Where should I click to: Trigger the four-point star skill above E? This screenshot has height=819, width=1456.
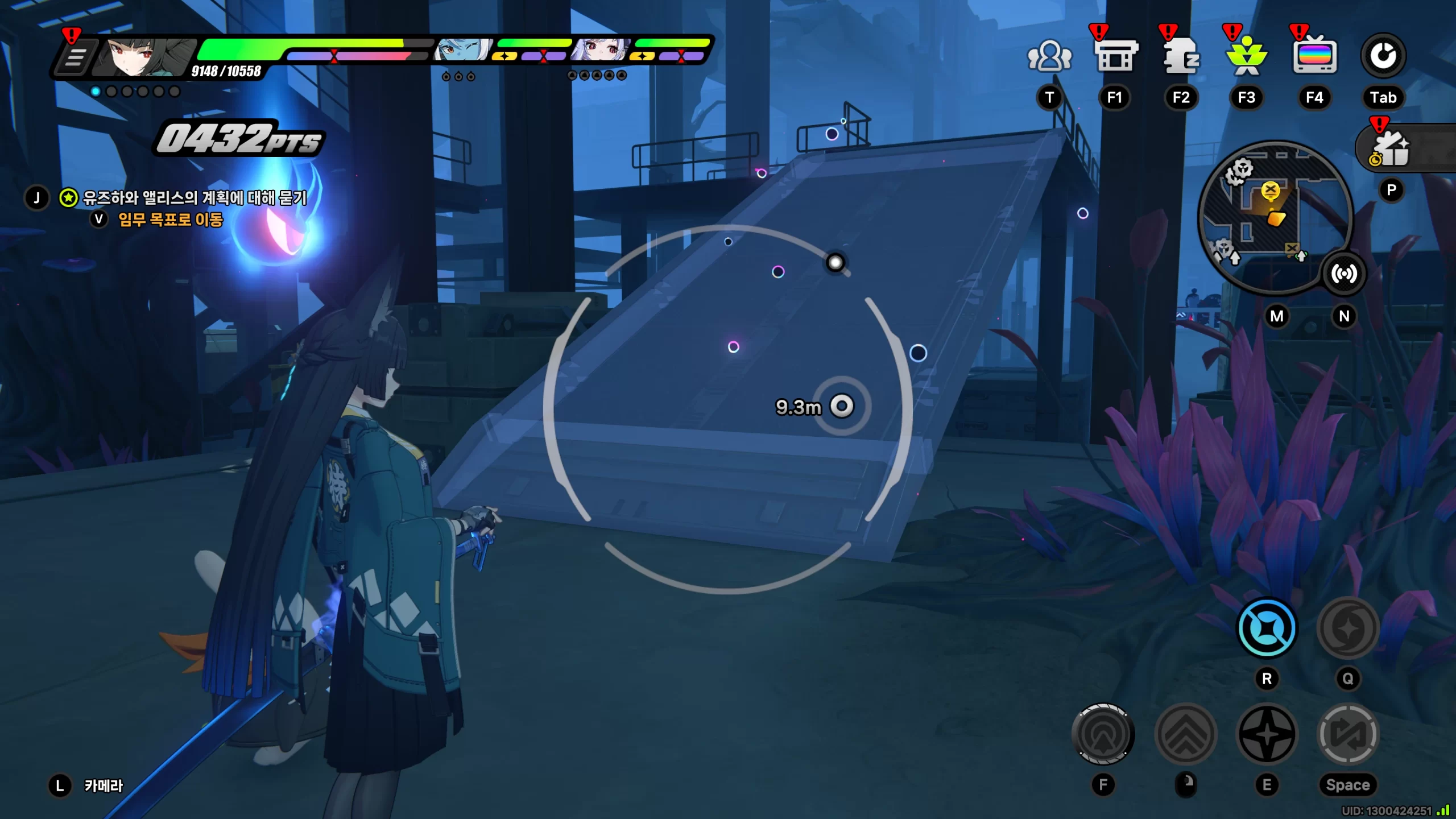[1267, 734]
